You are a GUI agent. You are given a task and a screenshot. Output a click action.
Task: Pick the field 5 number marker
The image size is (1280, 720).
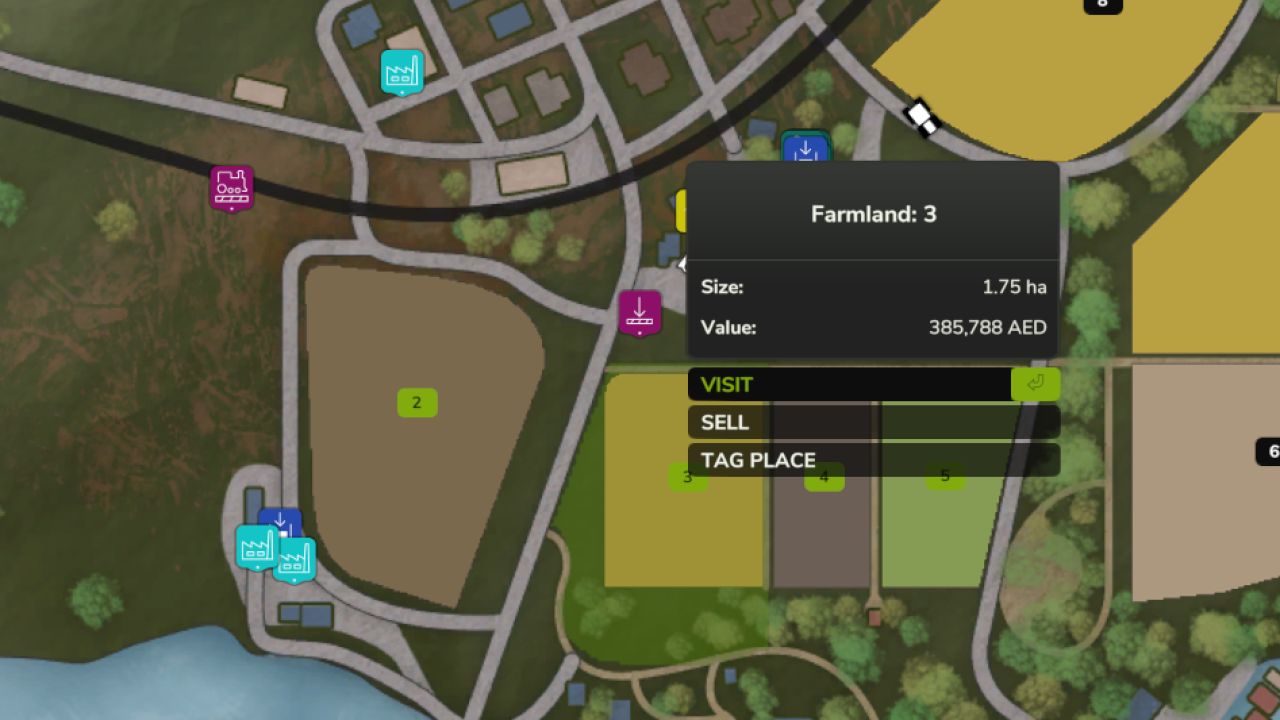(x=945, y=477)
